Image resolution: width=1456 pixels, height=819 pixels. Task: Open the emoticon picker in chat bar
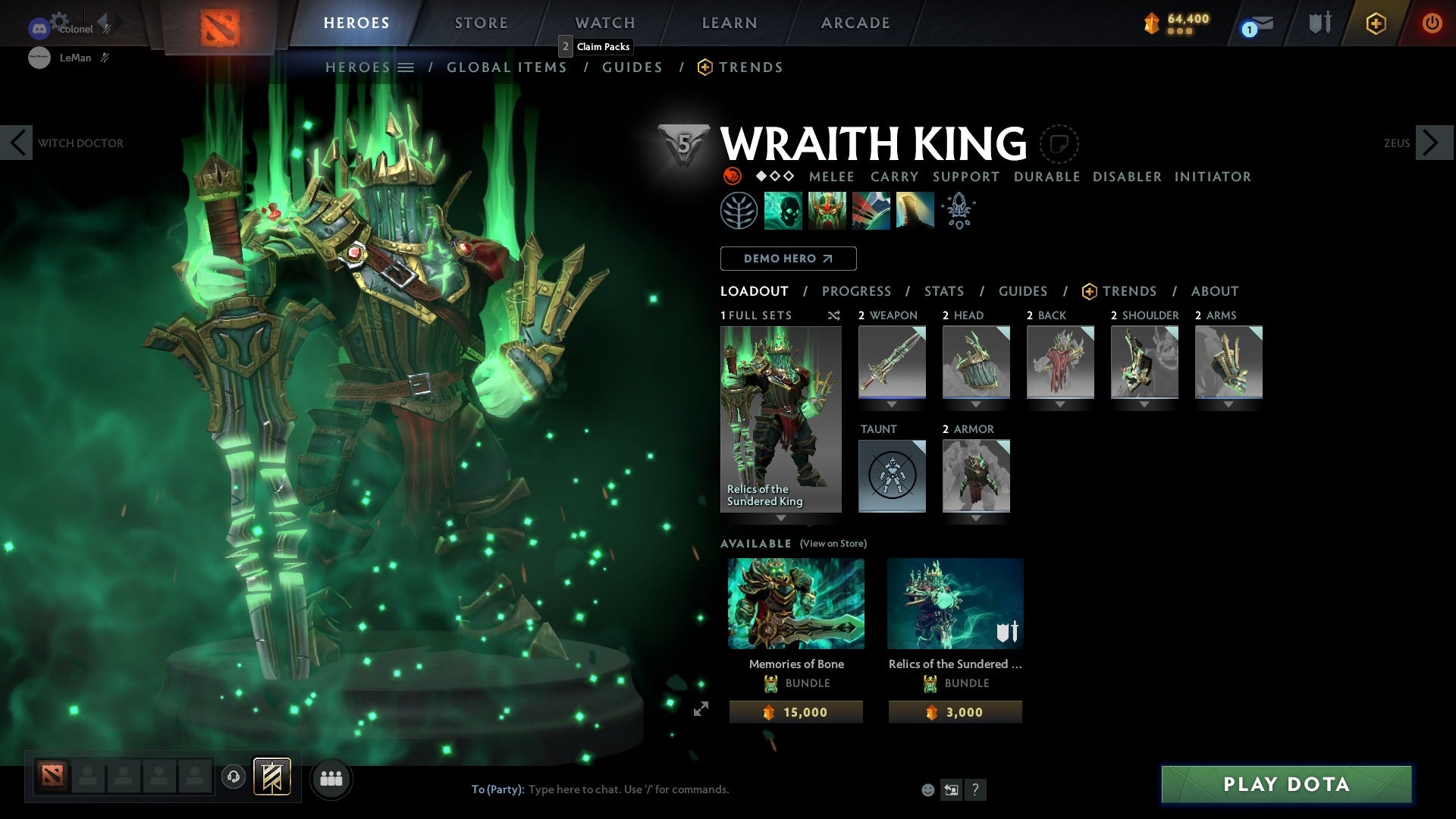point(927,789)
